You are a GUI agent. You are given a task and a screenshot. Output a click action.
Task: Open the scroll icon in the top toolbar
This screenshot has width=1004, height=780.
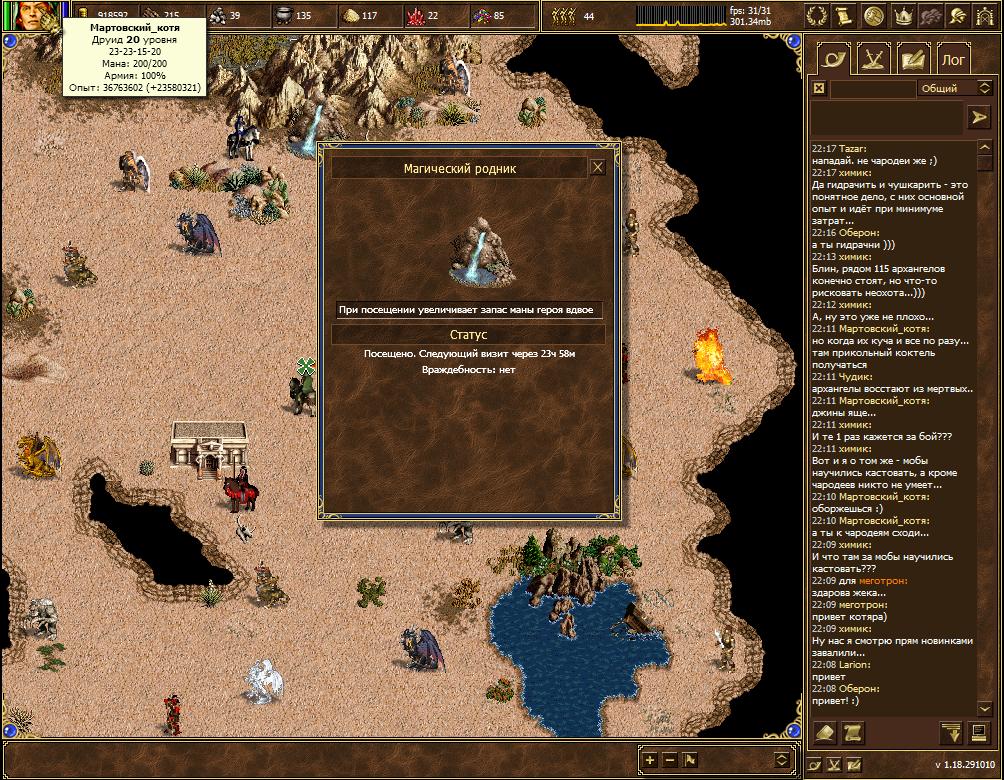point(846,16)
